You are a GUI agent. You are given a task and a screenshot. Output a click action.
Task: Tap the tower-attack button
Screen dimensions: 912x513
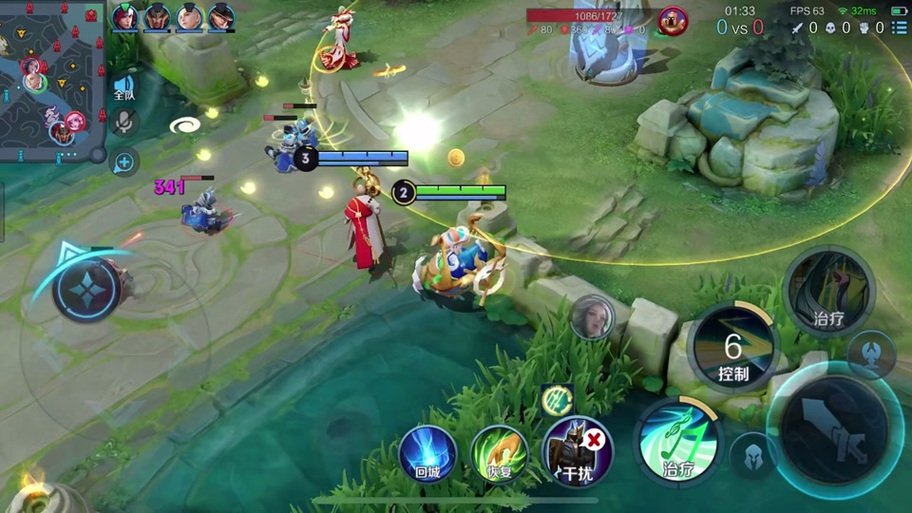click(870, 353)
